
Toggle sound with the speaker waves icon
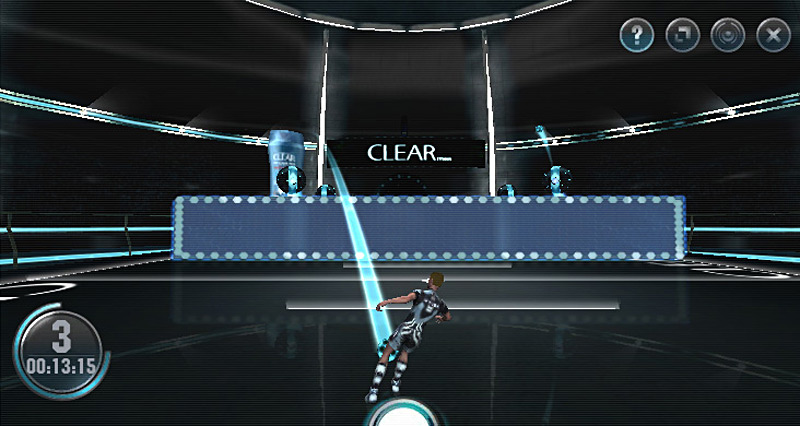coord(728,37)
